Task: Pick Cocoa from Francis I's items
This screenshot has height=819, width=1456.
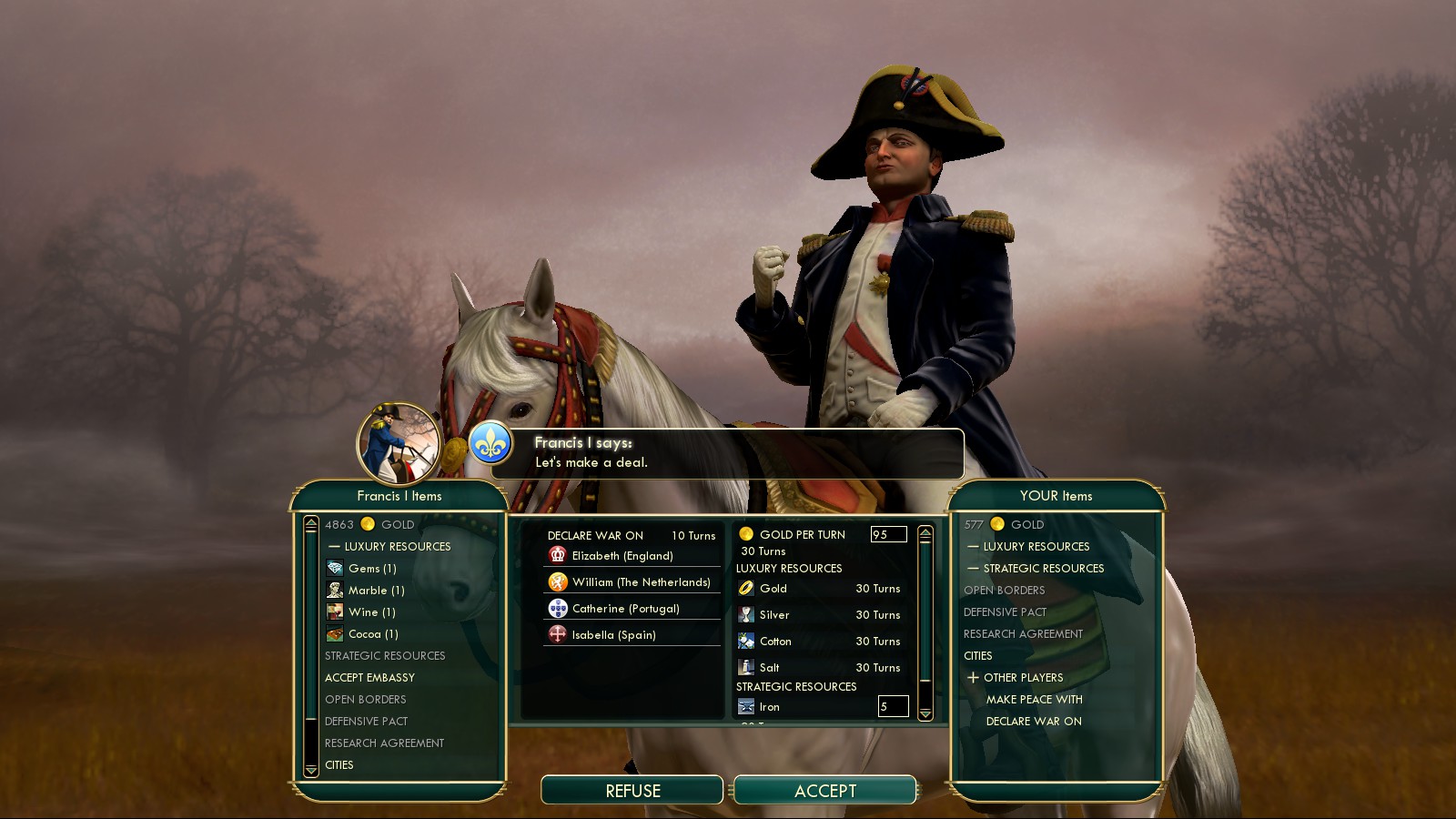Action: pos(373,634)
